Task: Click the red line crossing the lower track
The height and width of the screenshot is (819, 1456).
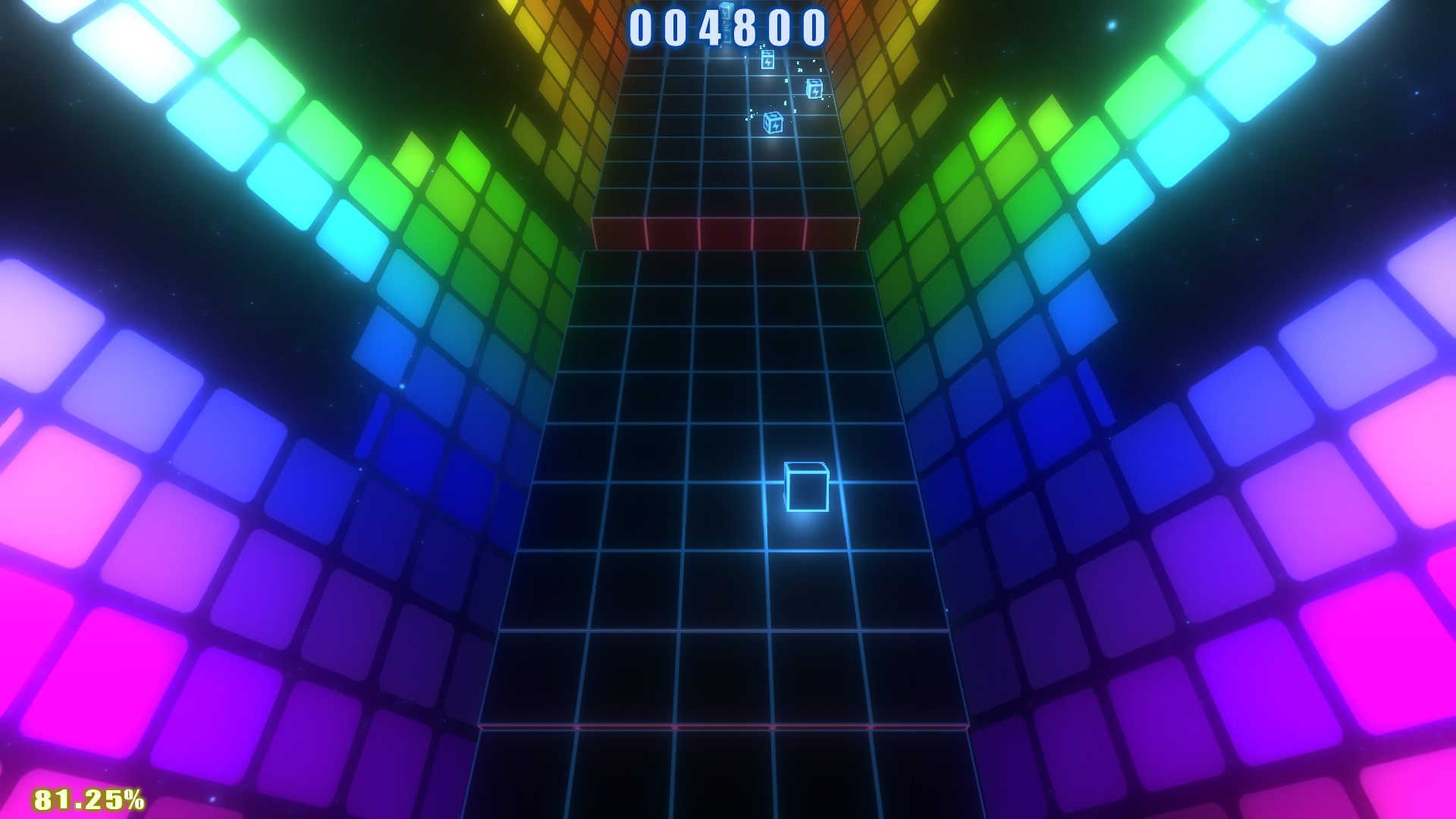Action: (x=728, y=726)
